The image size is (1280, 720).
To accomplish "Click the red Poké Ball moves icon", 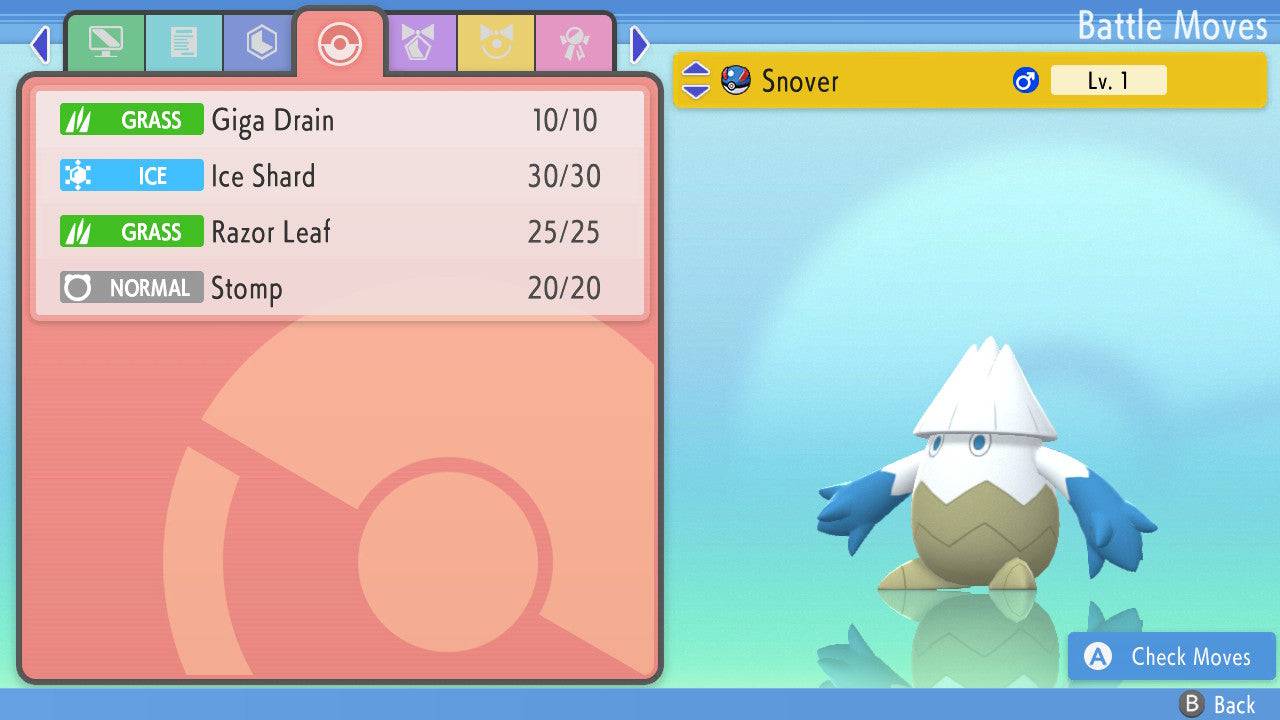I will (x=340, y=43).
